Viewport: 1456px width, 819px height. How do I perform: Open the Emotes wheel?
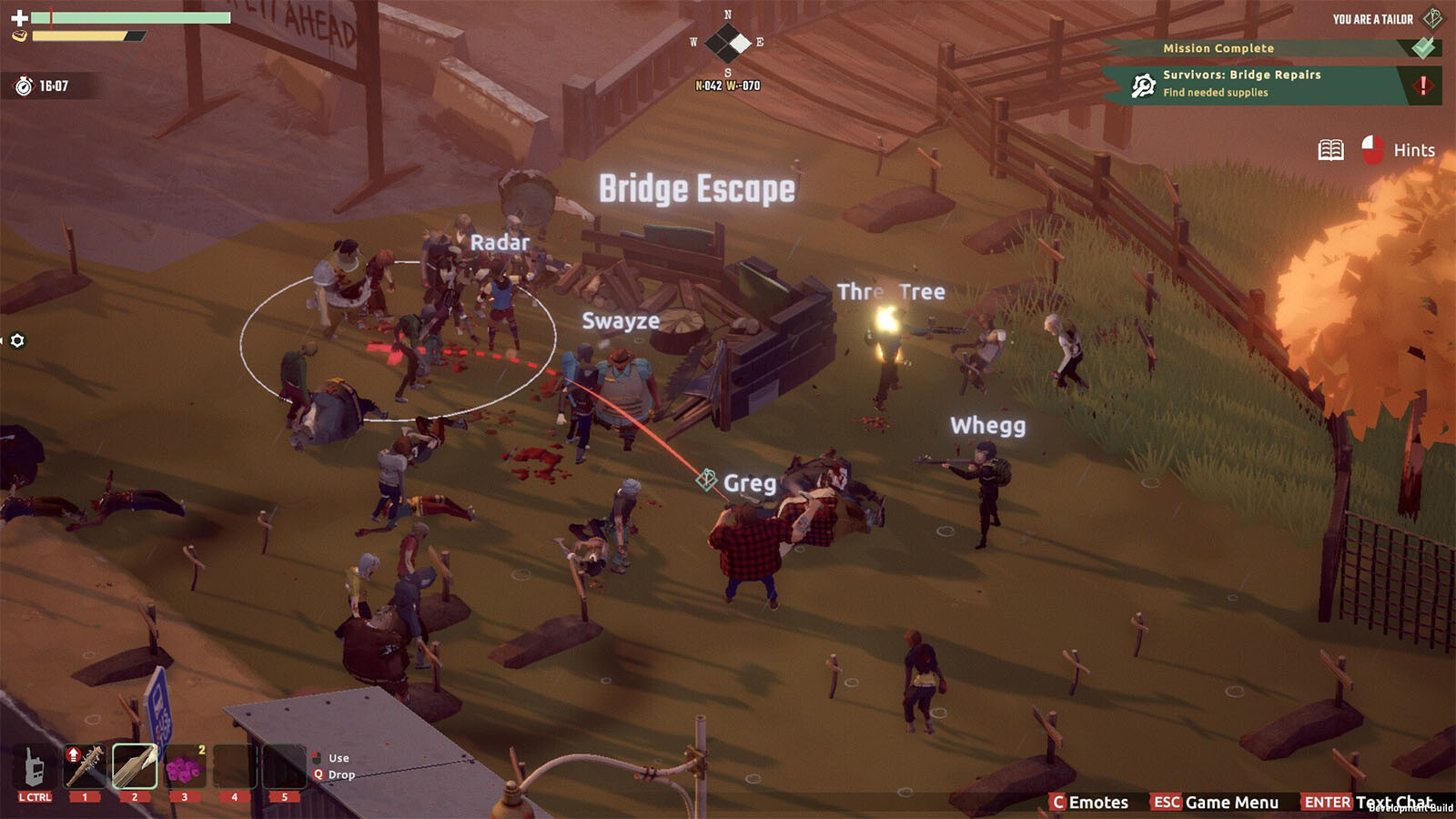coord(1089,802)
